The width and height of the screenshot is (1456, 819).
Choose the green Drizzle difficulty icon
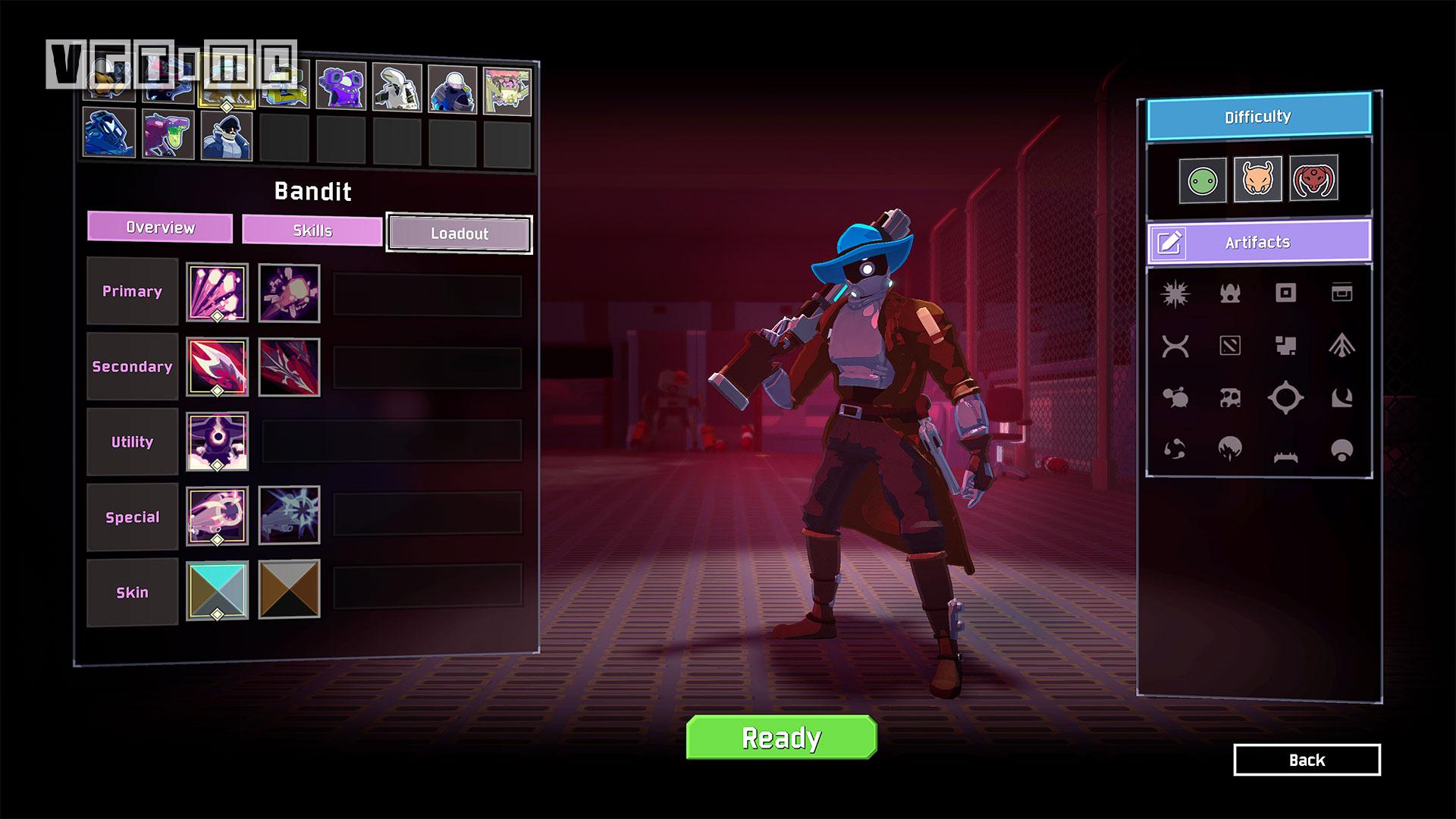click(1202, 180)
